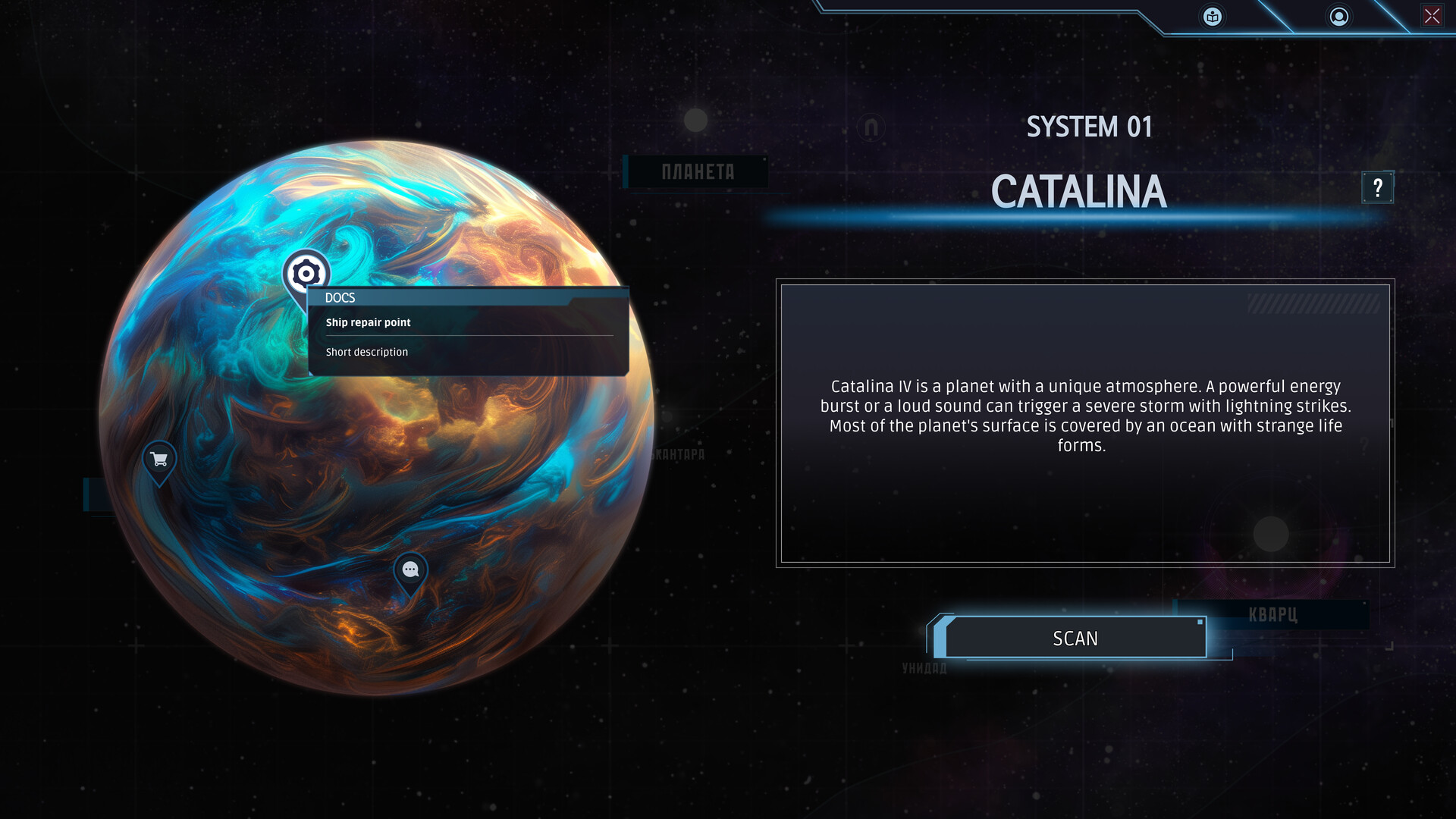Select the gear-shaped docks marker on the planet

pos(306,272)
